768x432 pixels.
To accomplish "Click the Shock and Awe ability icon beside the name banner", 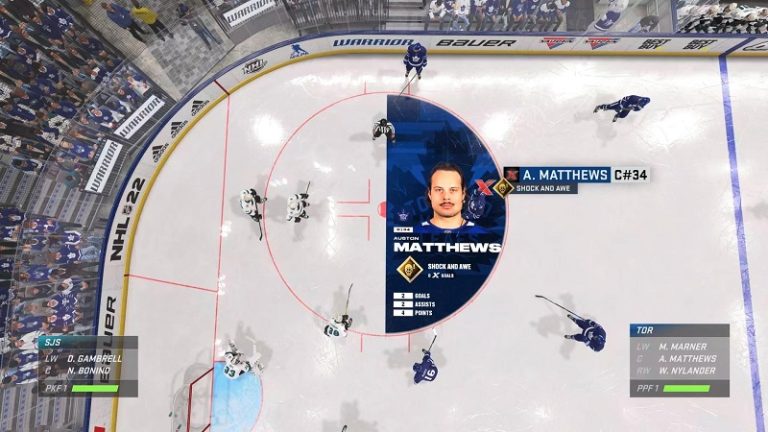I will click(x=505, y=187).
